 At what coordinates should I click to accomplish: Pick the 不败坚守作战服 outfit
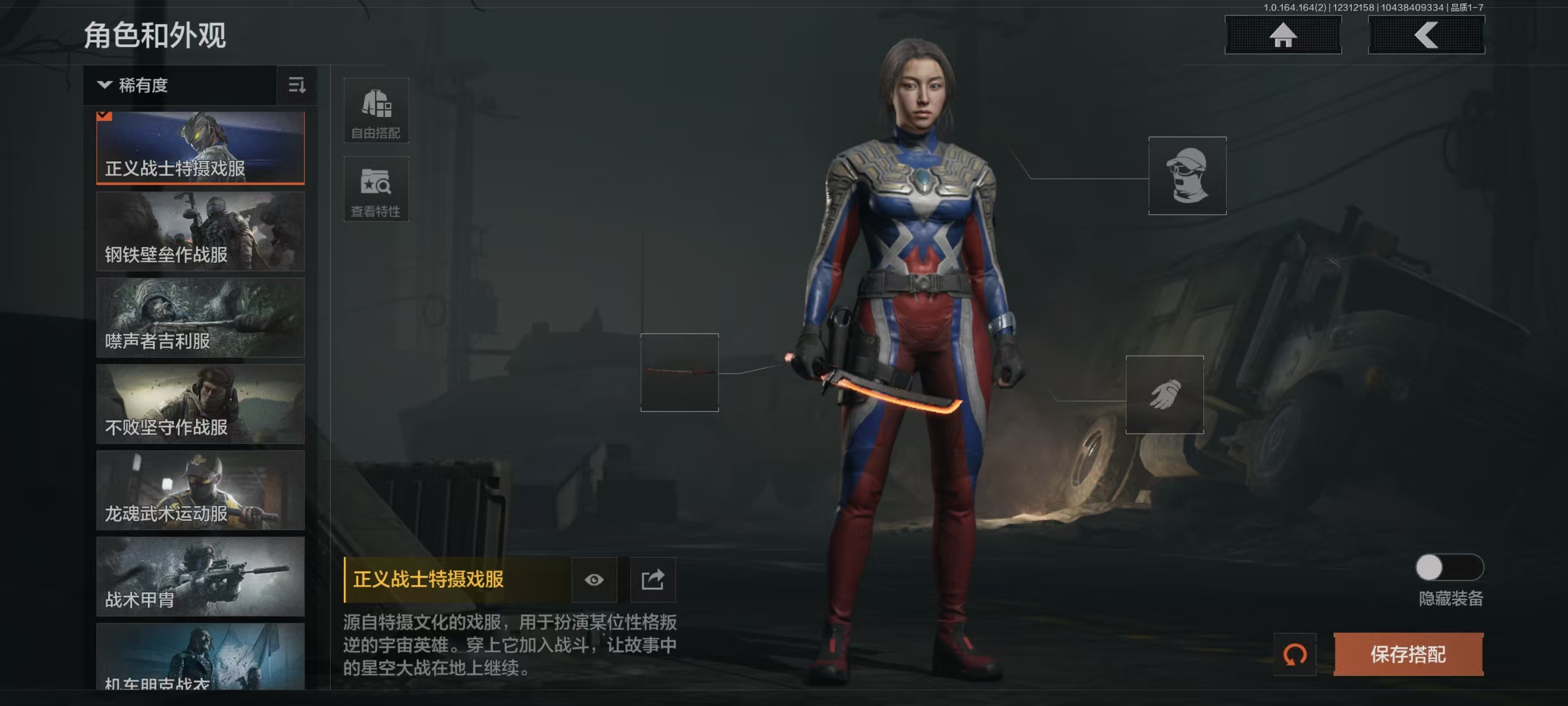pos(200,404)
